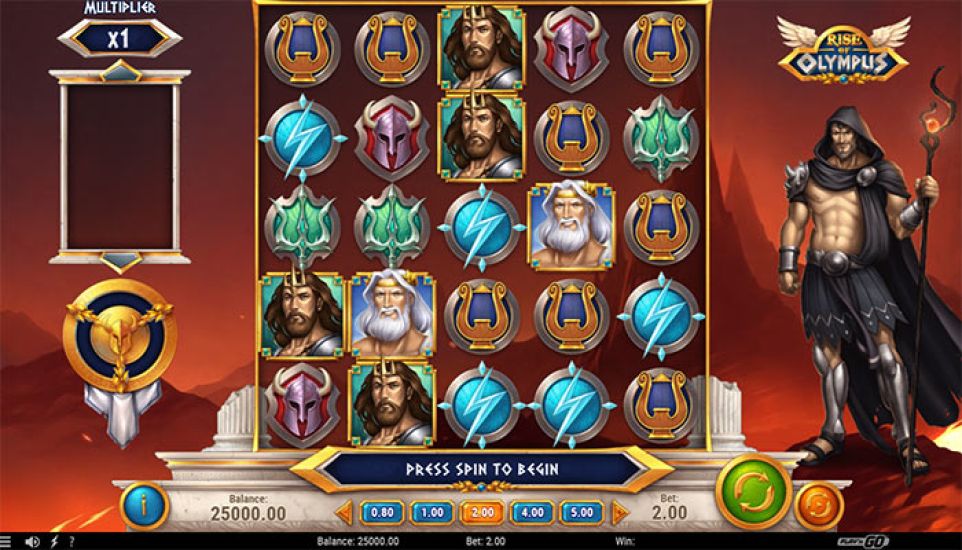
Task: Spin the reels with the green button
Action: click(754, 491)
